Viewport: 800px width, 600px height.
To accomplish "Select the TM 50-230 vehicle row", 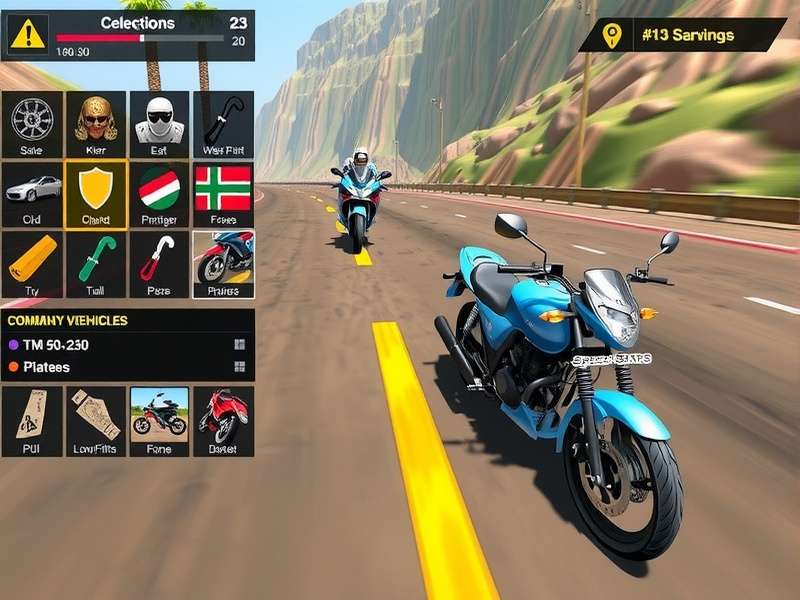I will click(x=127, y=344).
